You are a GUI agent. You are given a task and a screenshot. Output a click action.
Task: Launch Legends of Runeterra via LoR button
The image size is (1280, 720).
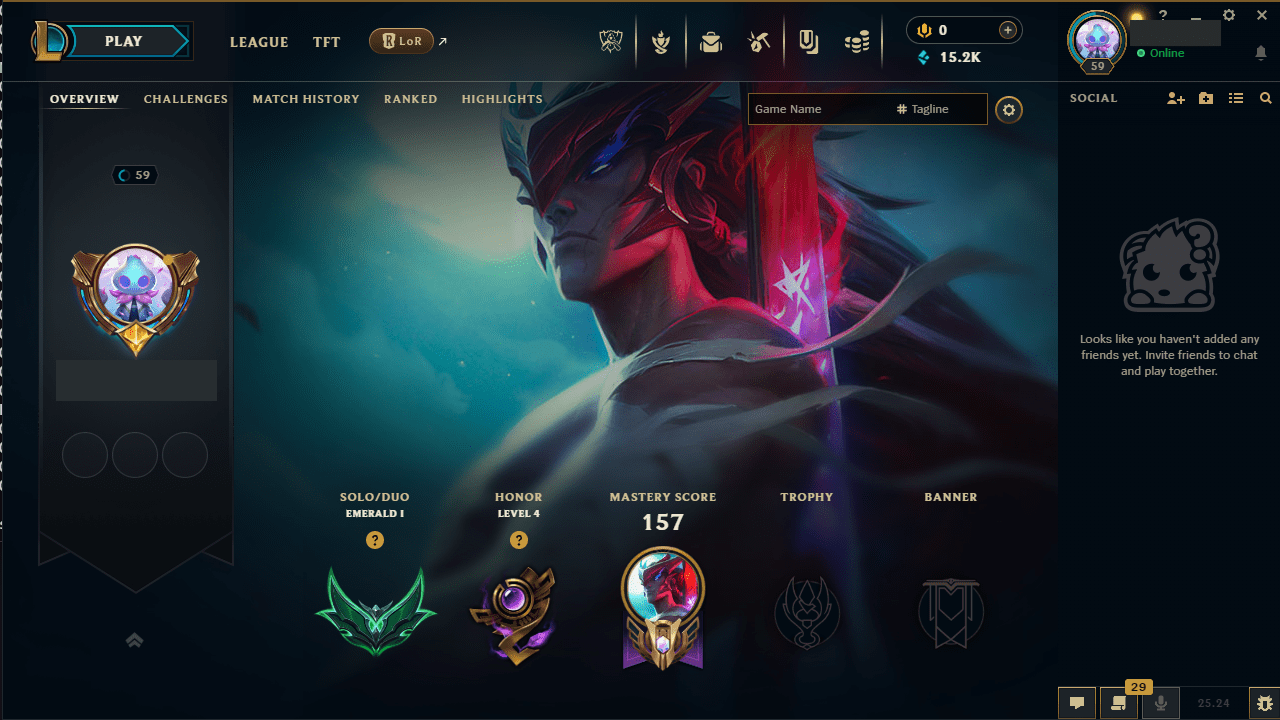403,41
